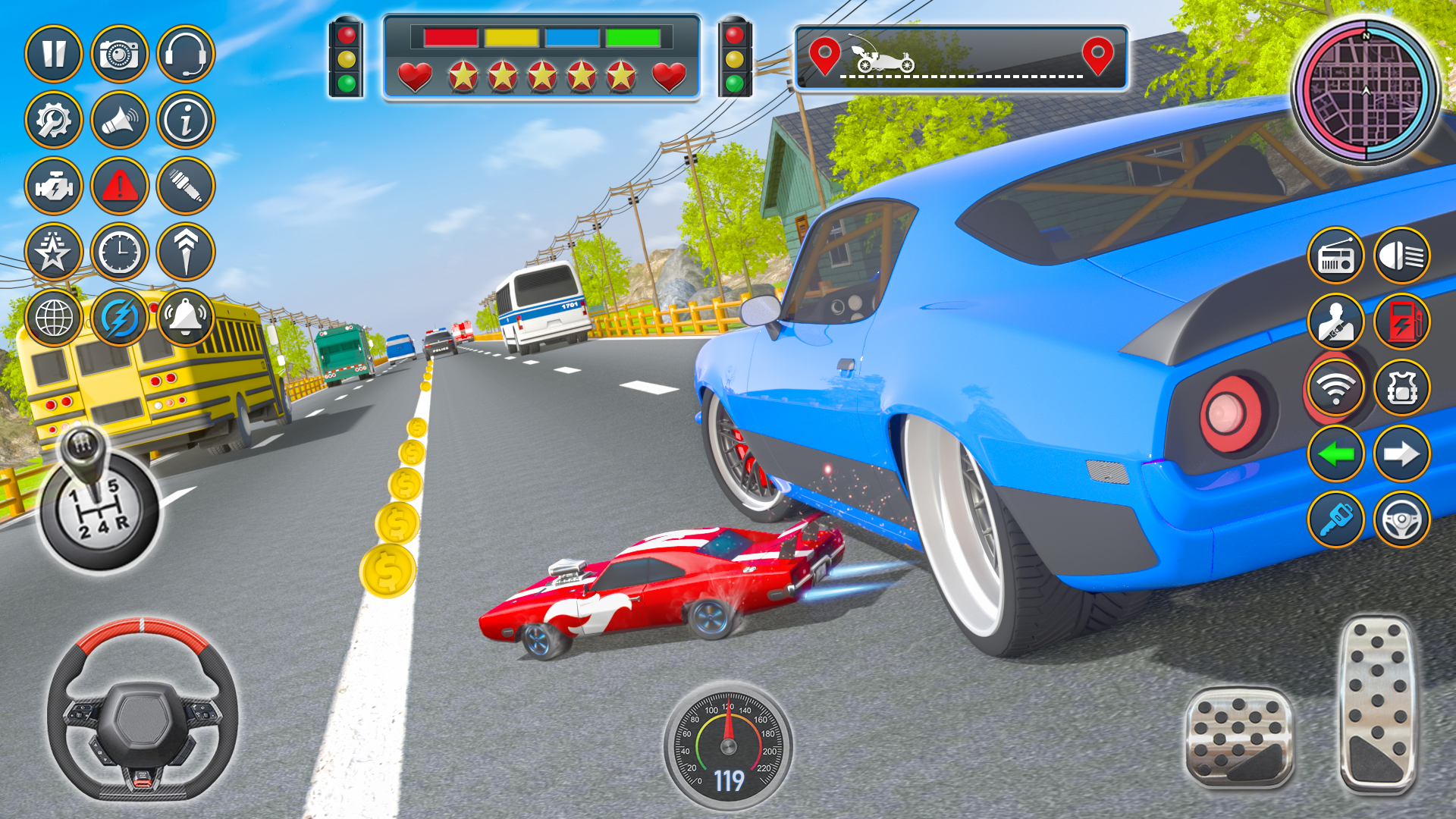Ring the bell alert button

tap(186, 317)
